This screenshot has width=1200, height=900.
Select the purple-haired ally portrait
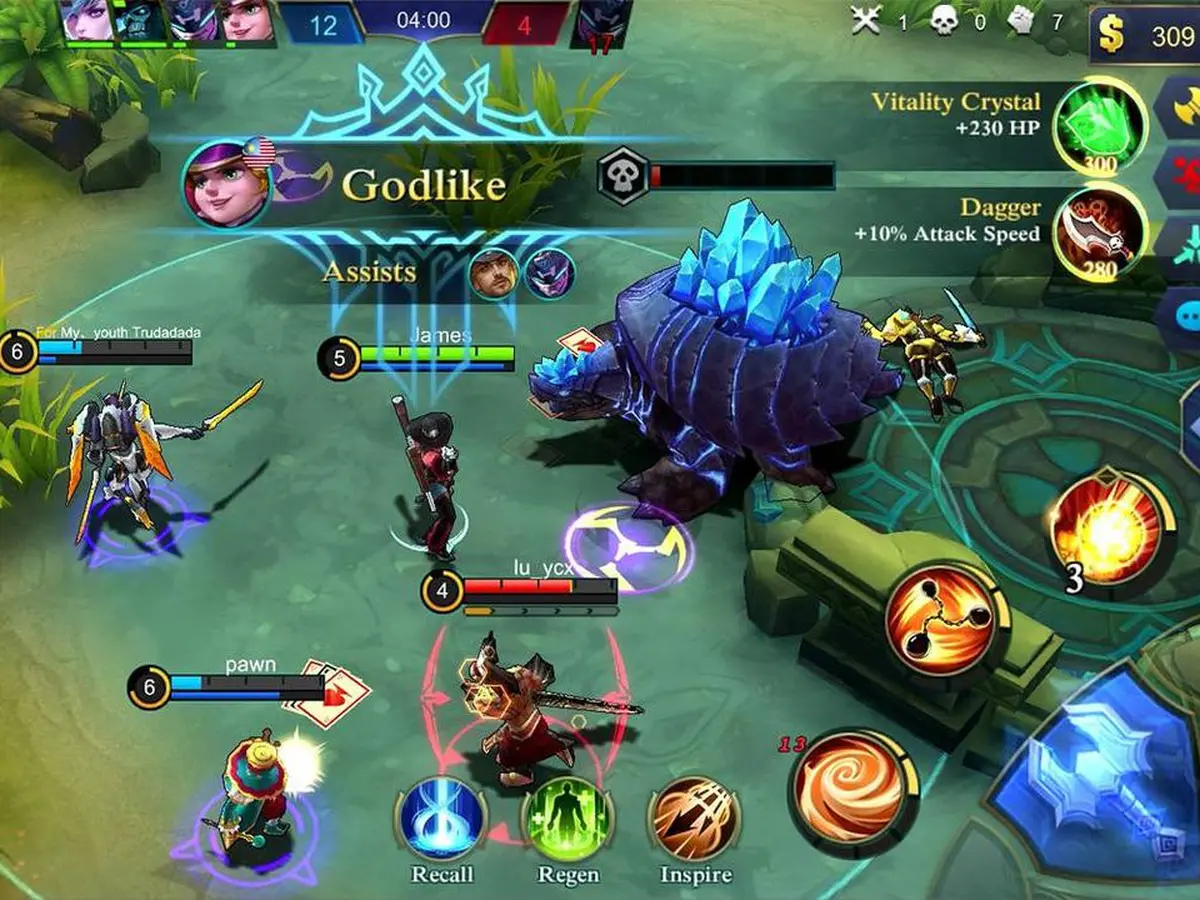tap(90, 20)
